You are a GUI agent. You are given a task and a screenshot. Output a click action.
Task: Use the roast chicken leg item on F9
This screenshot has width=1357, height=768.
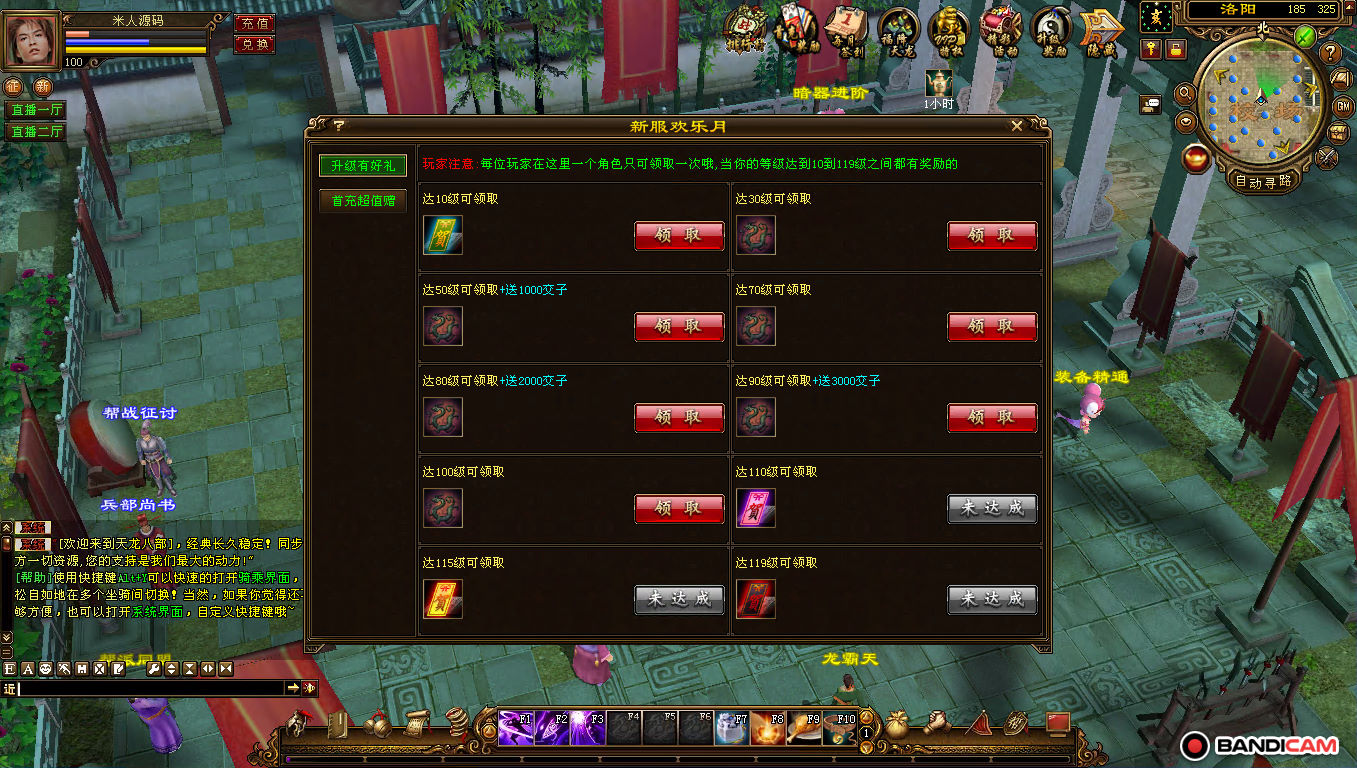tap(804, 727)
